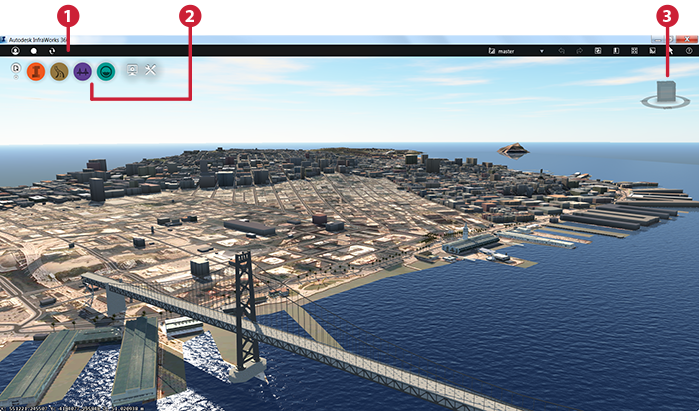Open the crossed tools settings icon
The width and height of the screenshot is (699, 411).
[x=152, y=71]
